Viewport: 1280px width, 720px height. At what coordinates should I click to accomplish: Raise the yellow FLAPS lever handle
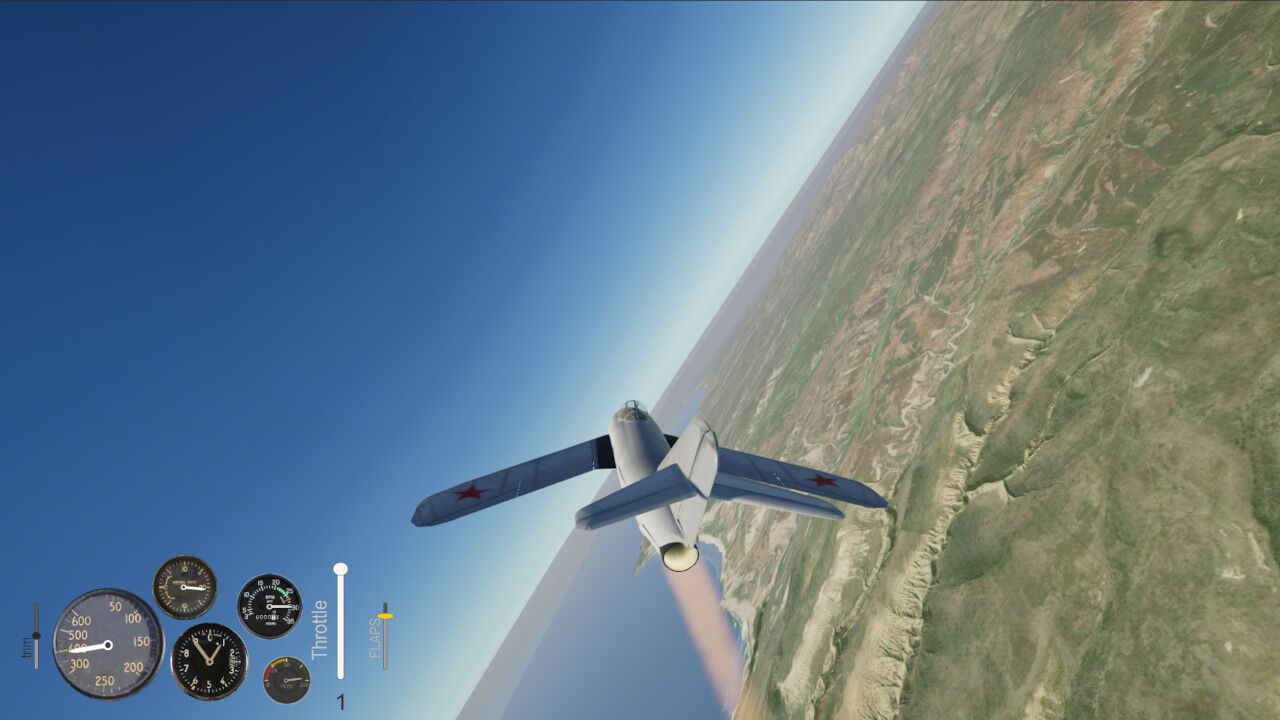tap(385, 616)
